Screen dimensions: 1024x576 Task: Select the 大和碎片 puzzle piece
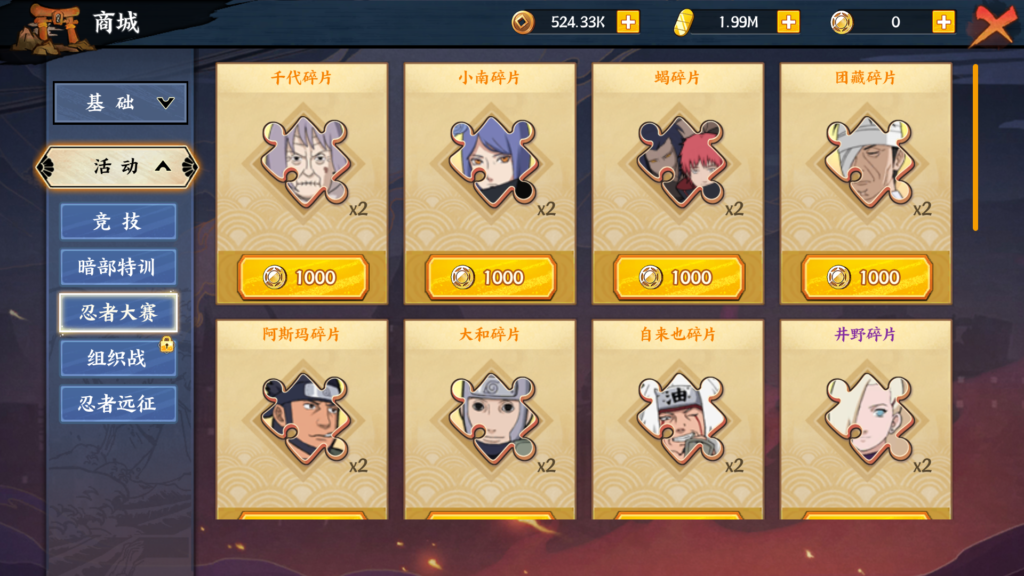pyautogui.click(x=491, y=418)
